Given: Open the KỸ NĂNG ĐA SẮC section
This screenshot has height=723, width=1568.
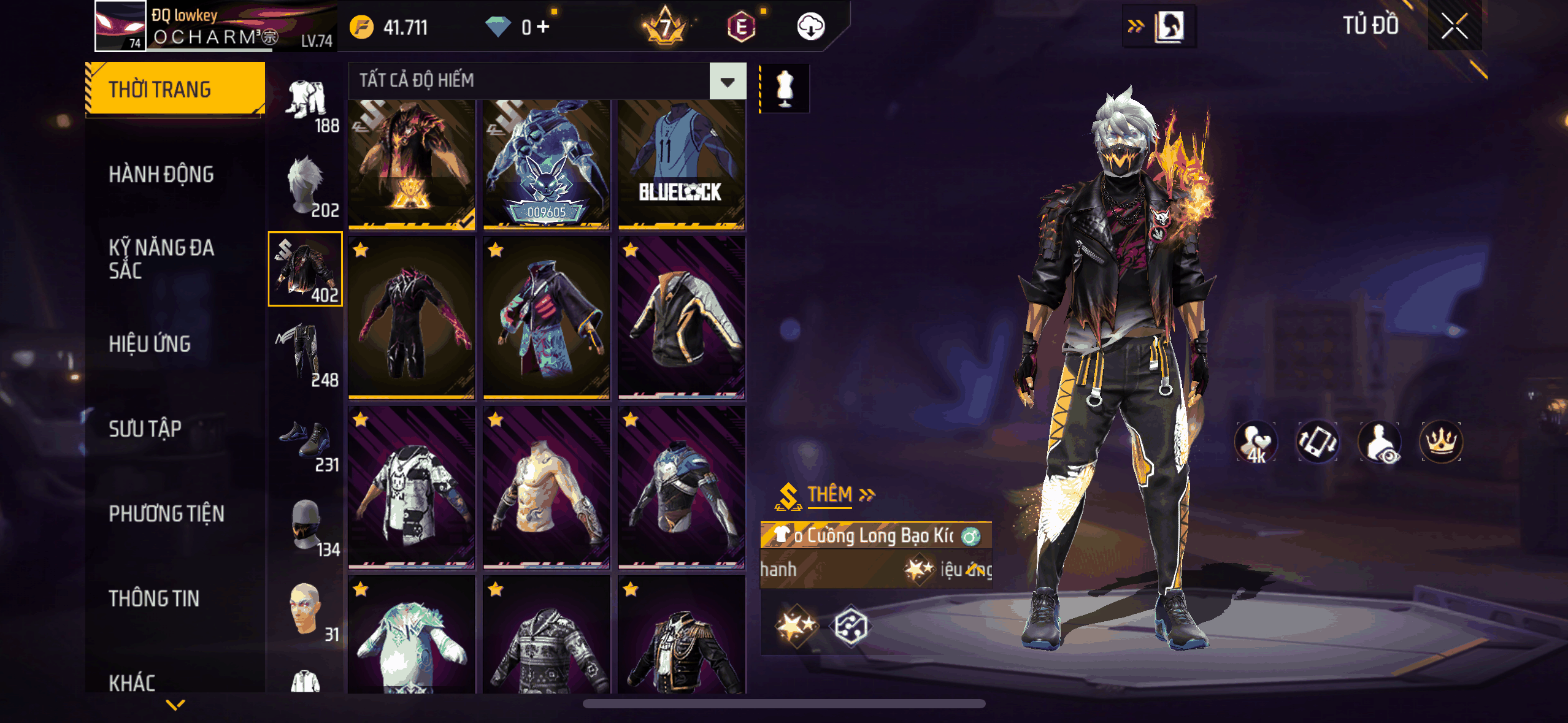Looking at the screenshot, I should (161, 259).
